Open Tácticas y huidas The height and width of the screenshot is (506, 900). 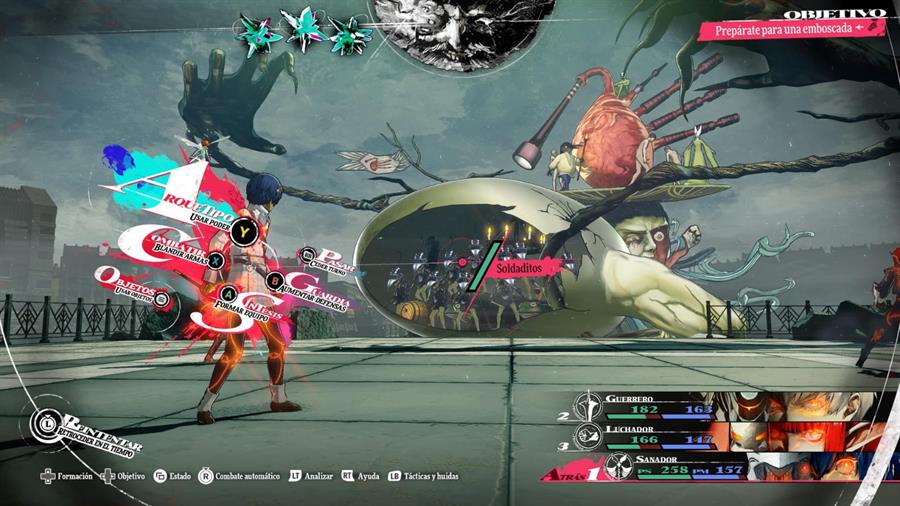(426, 476)
